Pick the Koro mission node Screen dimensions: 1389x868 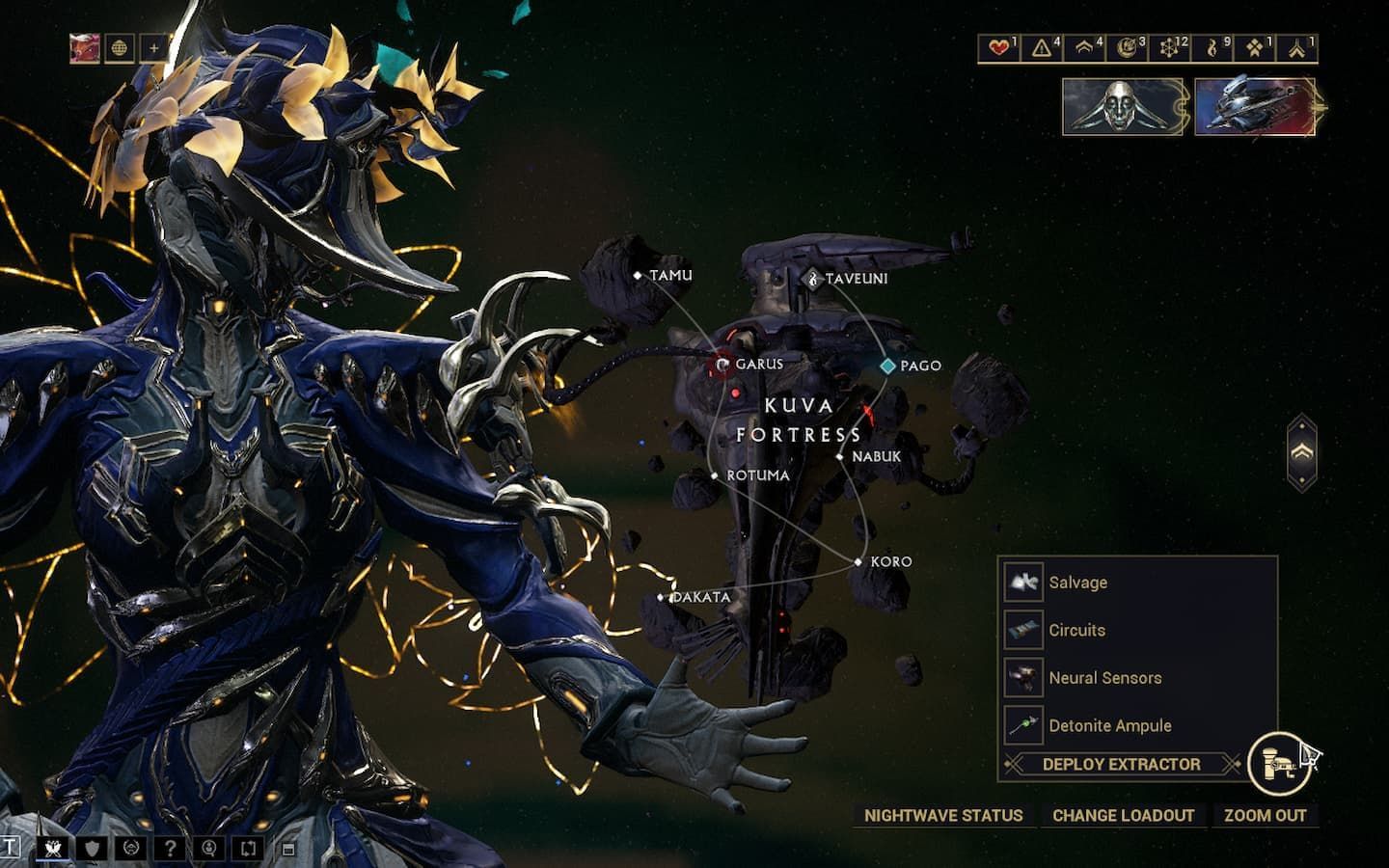858,561
